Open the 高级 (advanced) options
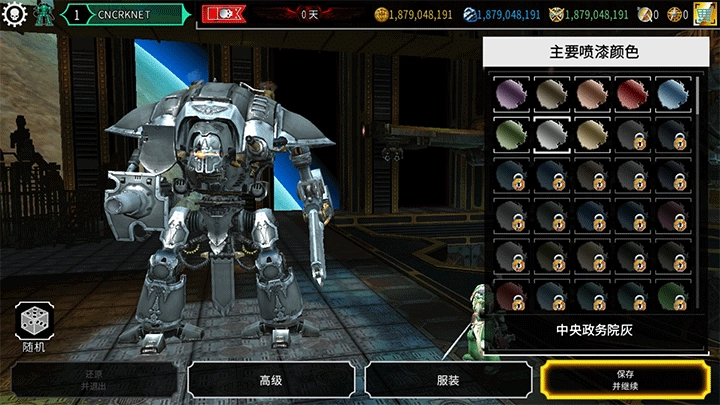This screenshot has height=405, width=720. (x=272, y=380)
